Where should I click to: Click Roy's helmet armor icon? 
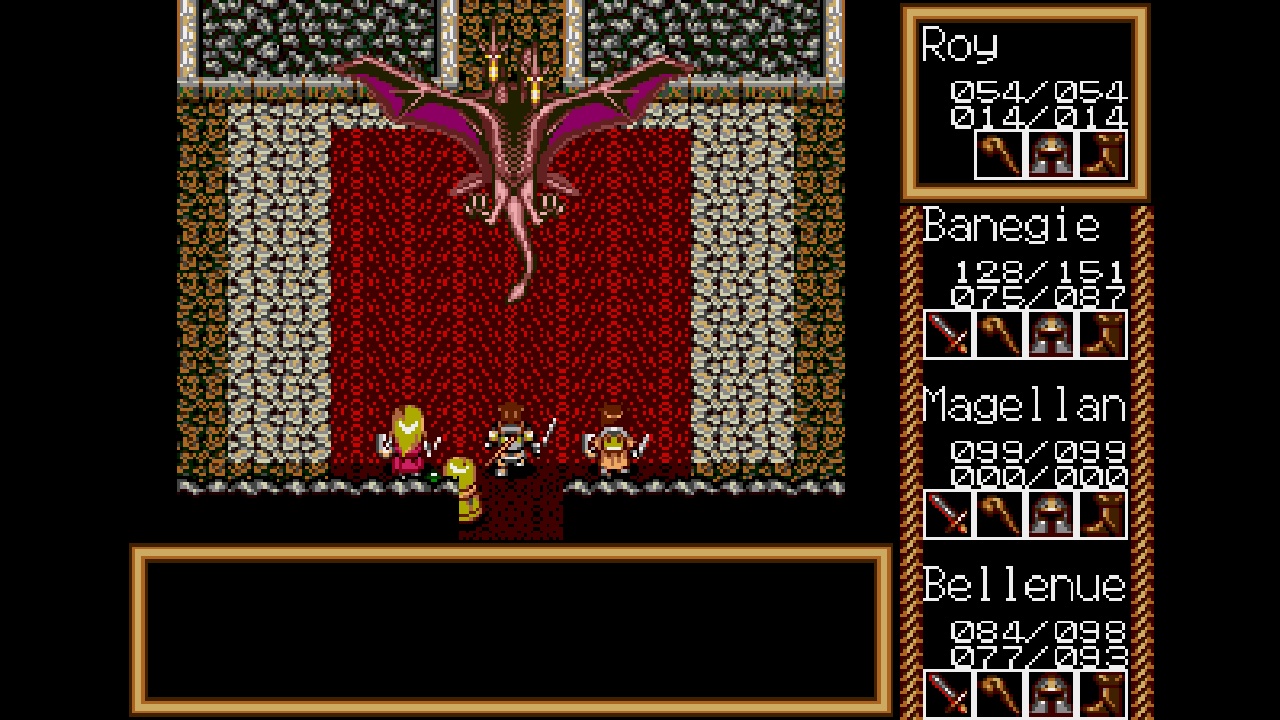click(x=1051, y=155)
